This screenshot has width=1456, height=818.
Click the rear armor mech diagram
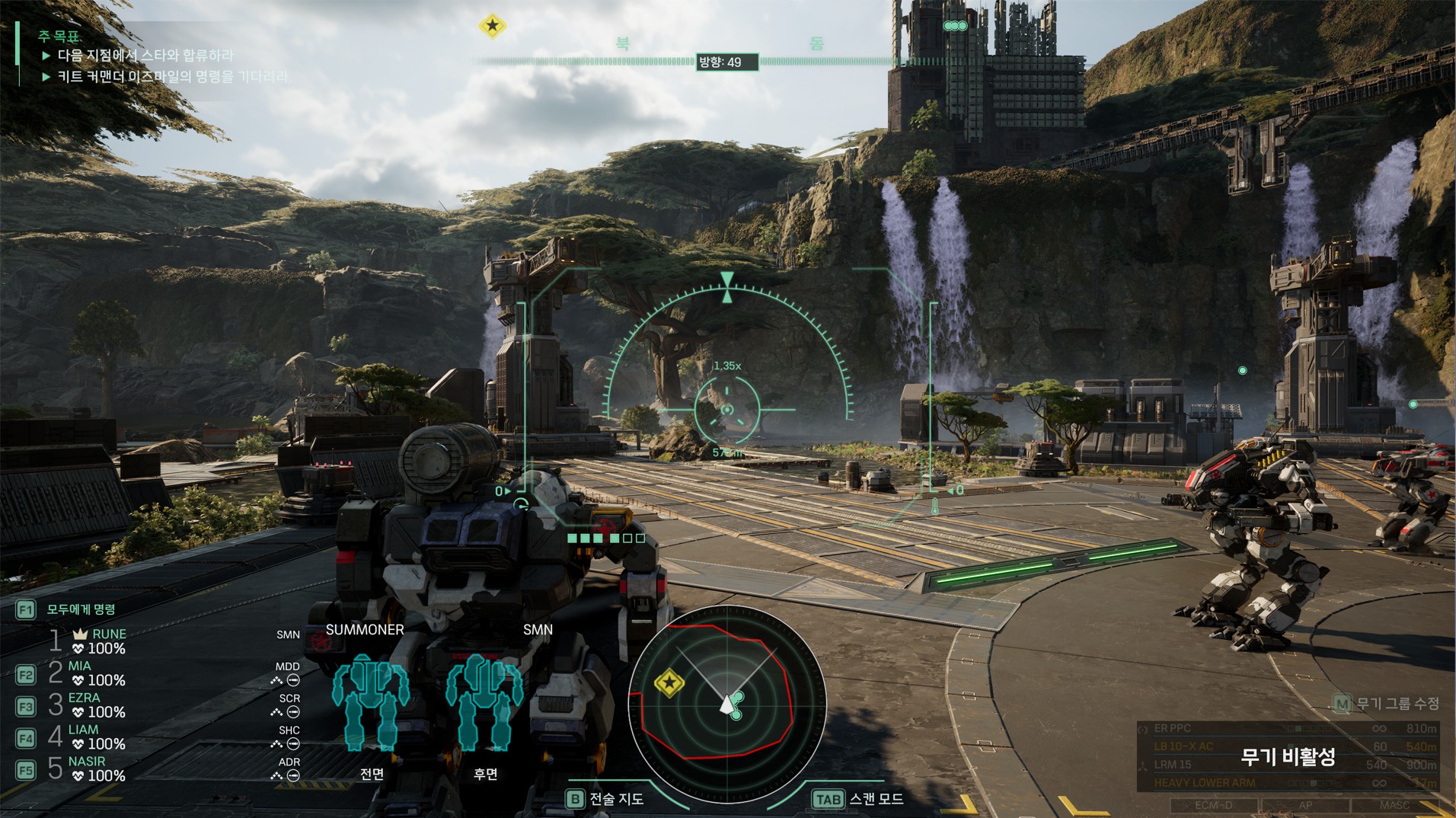pos(484,702)
